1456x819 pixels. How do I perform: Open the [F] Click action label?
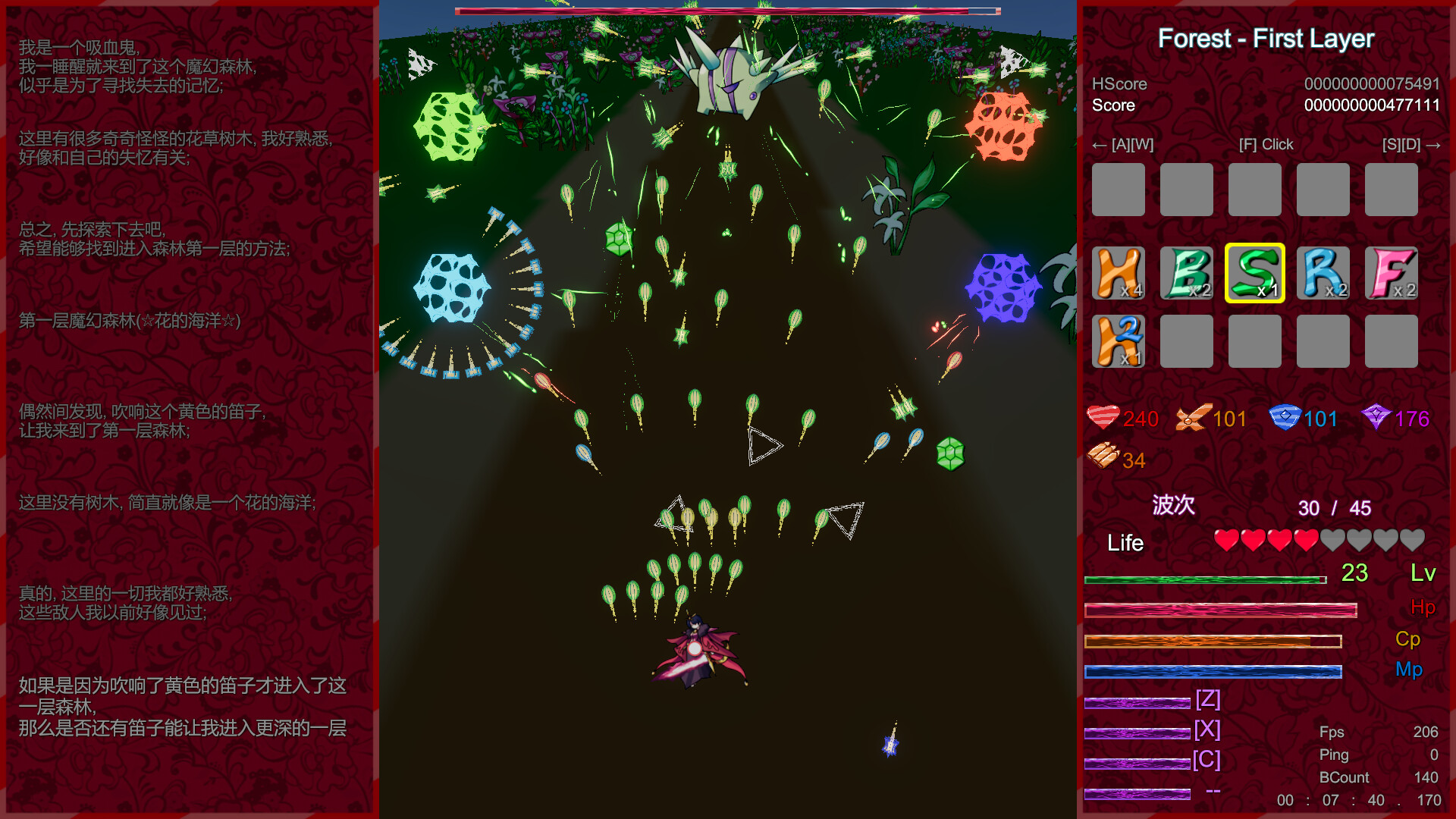coord(1266,144)
